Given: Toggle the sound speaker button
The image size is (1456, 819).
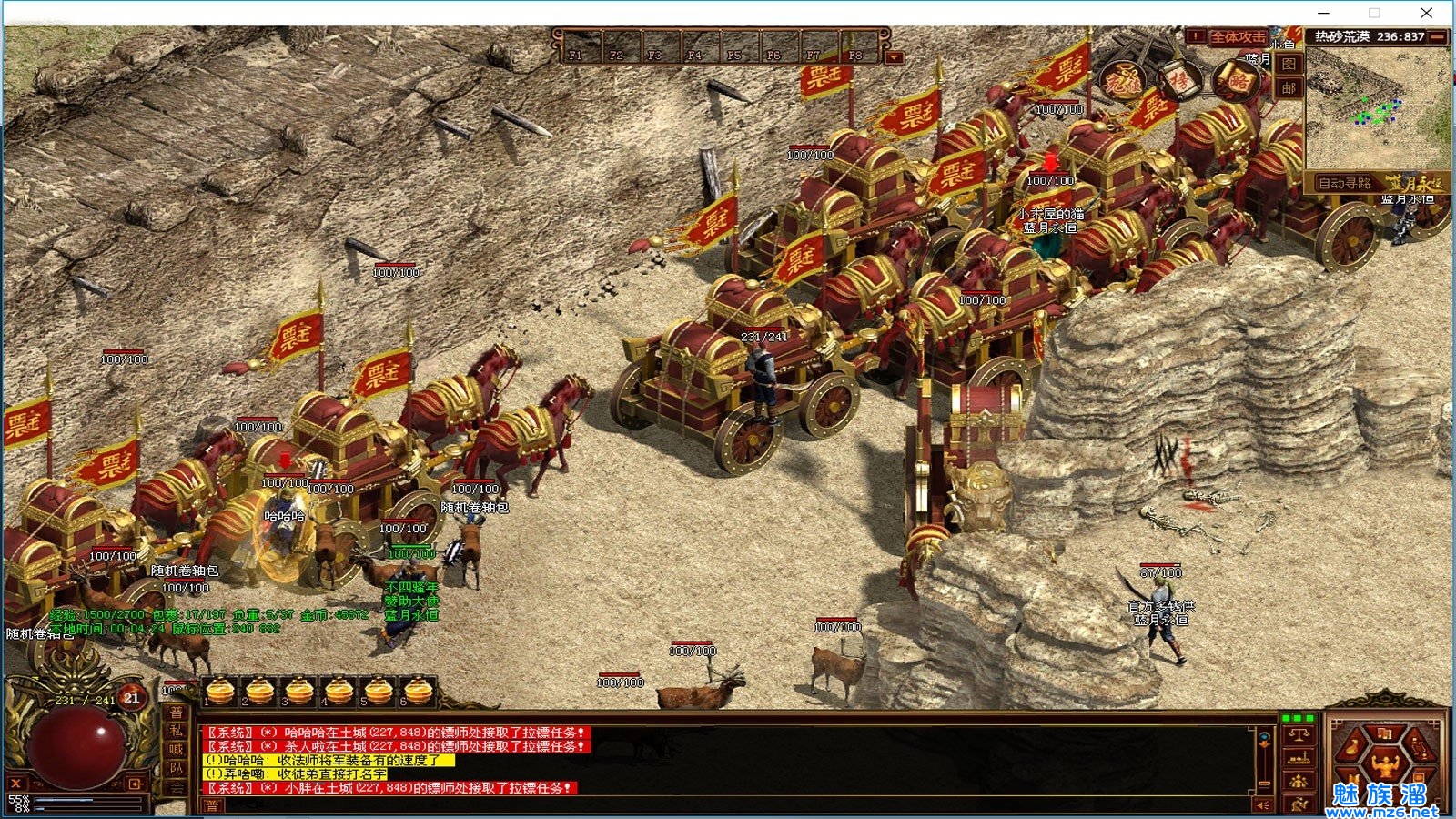Looking at the screenshot, I should (1262, 805).
